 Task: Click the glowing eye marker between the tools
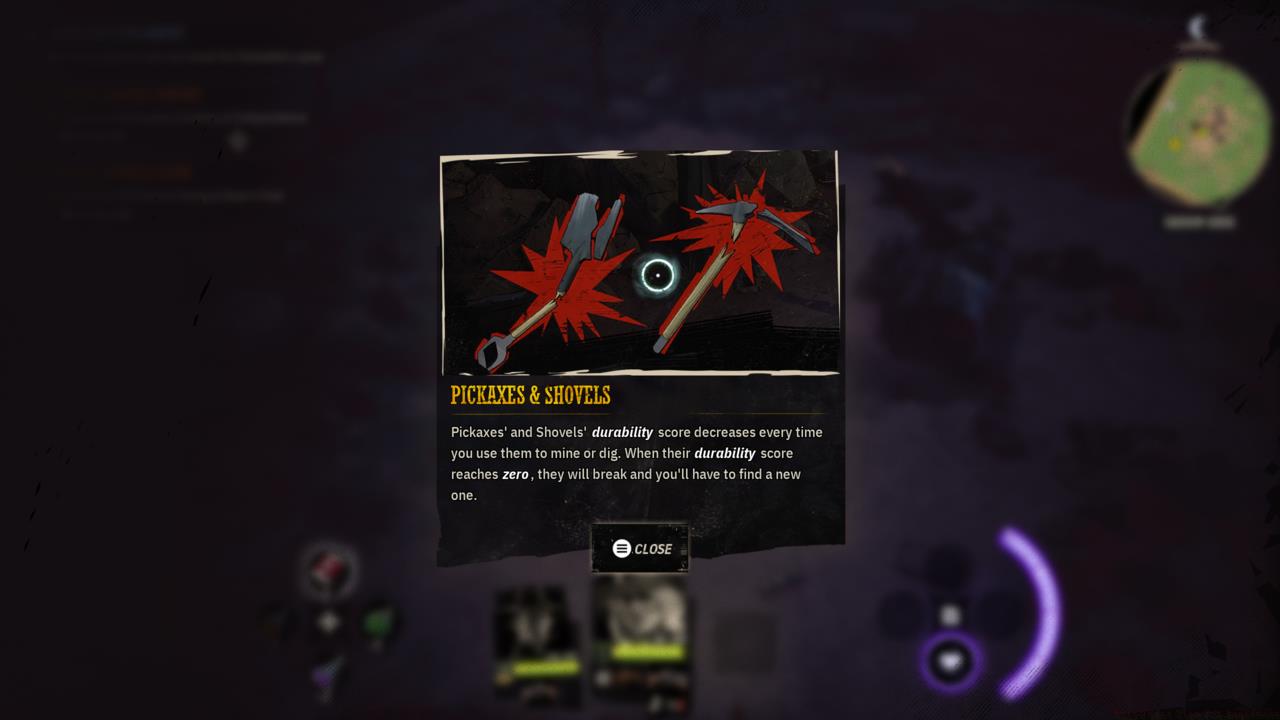coord(659,272)
